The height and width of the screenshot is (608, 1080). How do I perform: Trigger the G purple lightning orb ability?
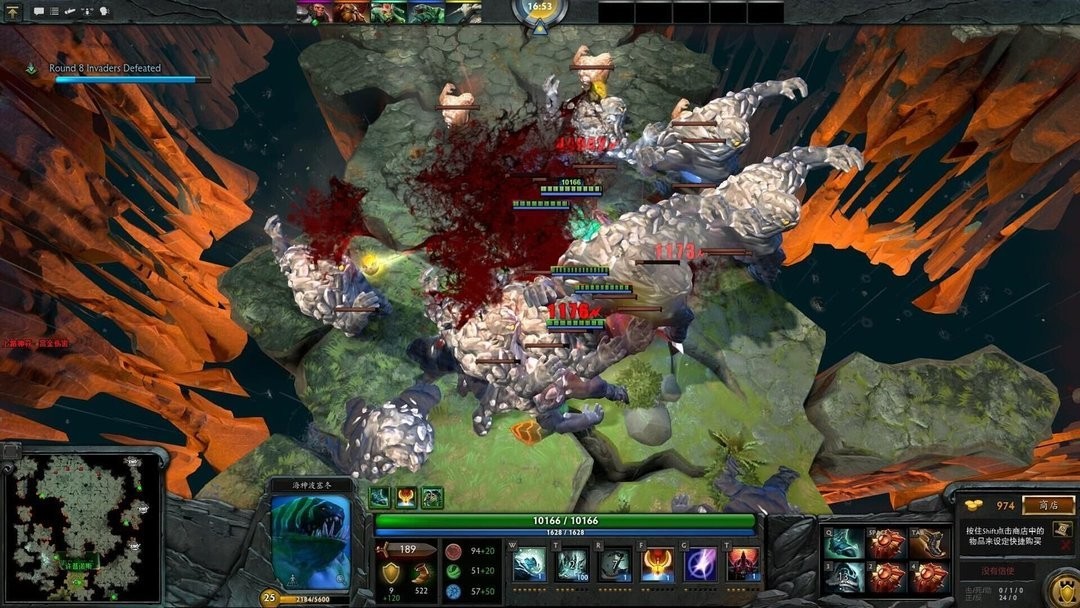coord(700,565)
